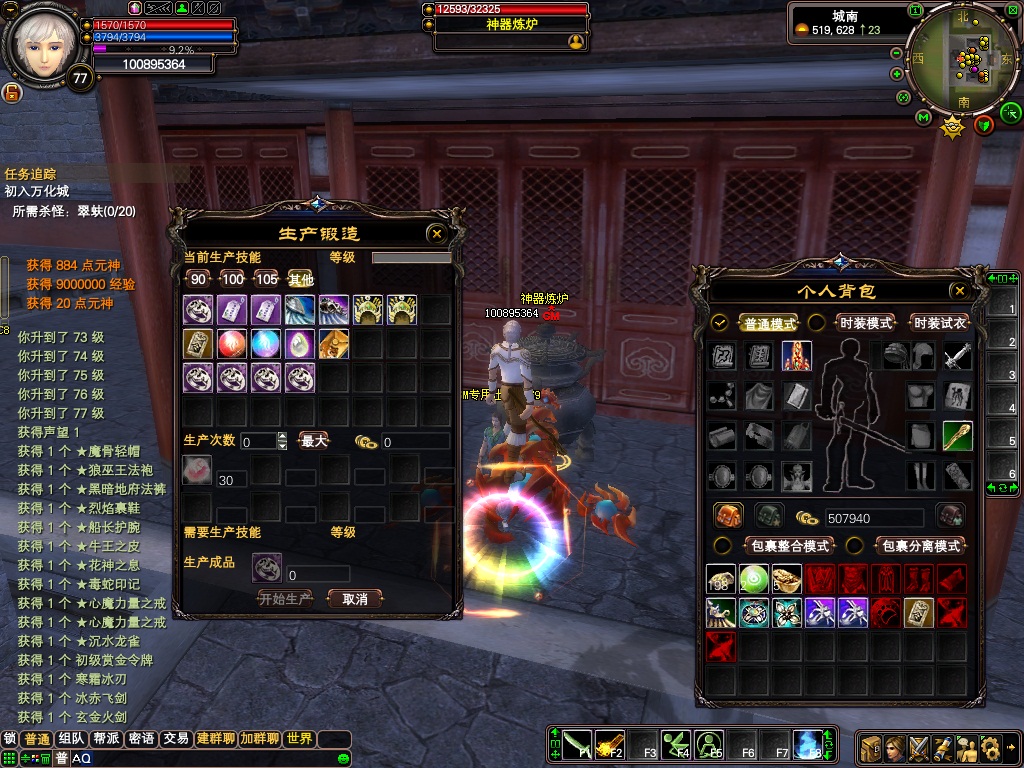
Task: Cancel crafting with the 取消 button
Action: click(x=355, y=599)
